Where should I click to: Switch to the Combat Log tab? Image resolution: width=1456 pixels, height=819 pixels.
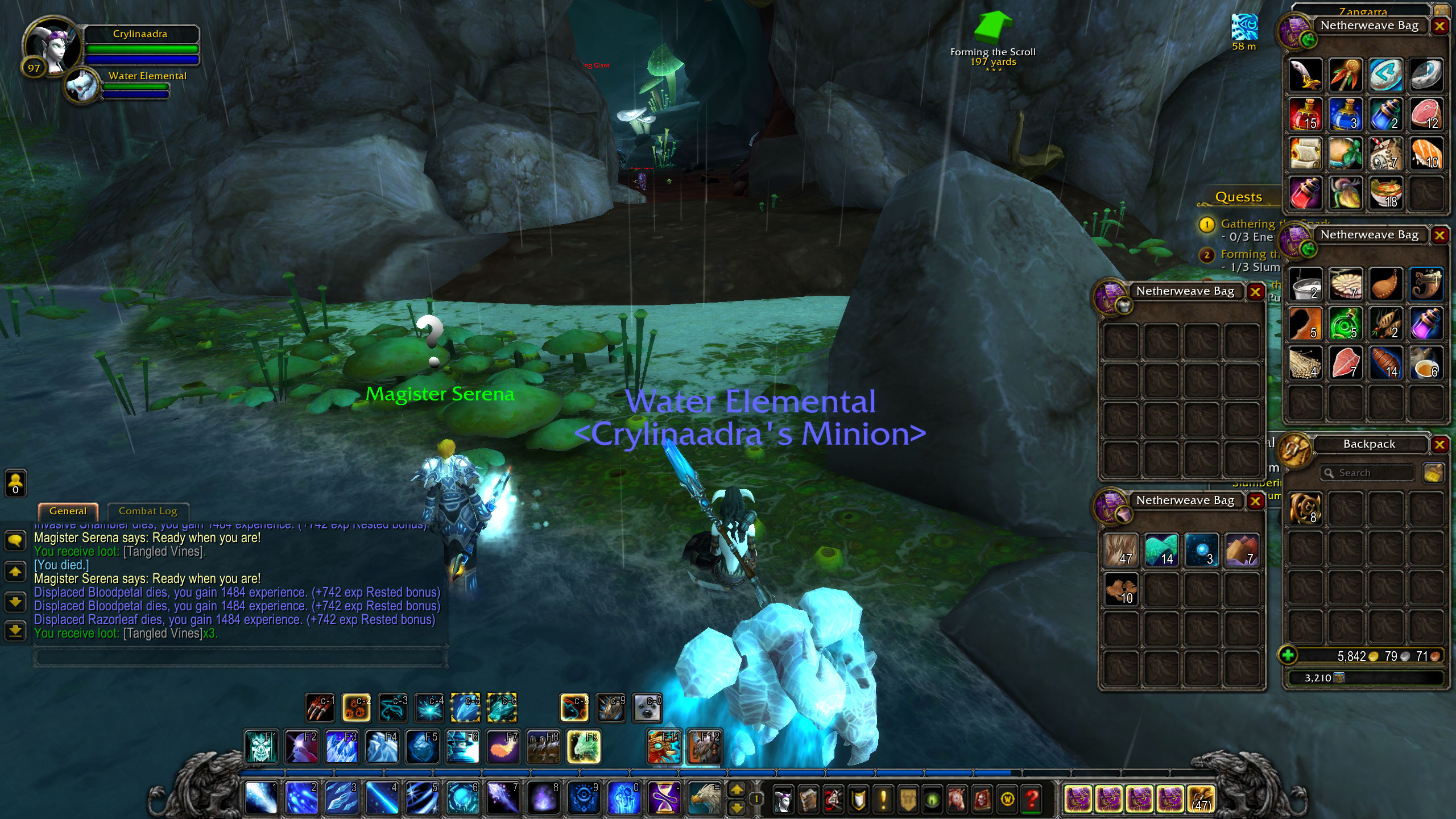coord(148,511)
